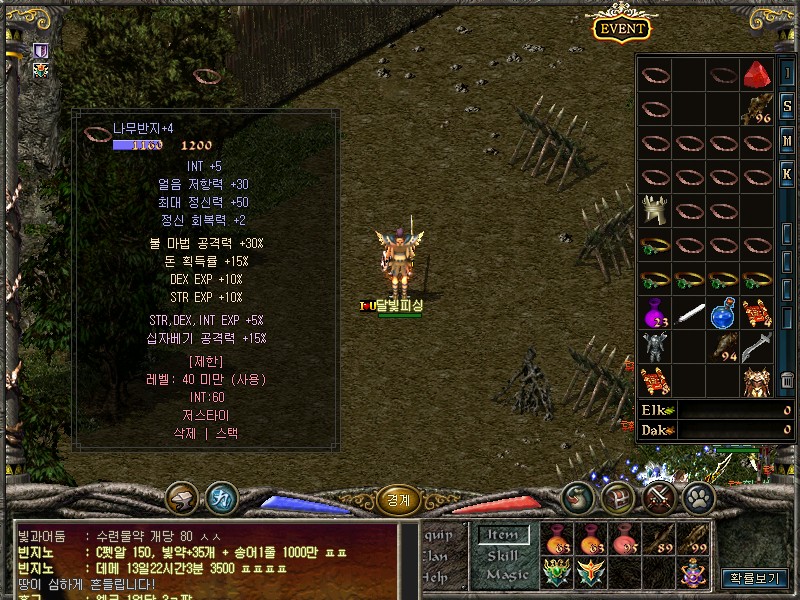Pick the crown helmet item

tap(654, 210)
